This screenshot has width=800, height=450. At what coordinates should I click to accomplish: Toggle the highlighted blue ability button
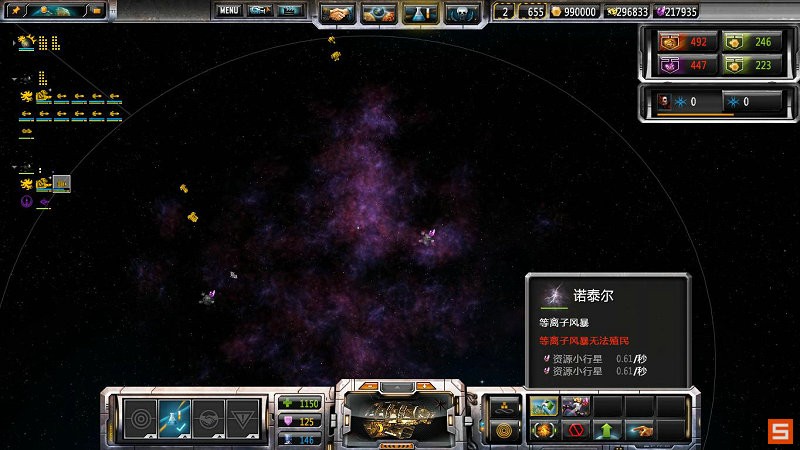pyautogui.click(x=173, y=417)
